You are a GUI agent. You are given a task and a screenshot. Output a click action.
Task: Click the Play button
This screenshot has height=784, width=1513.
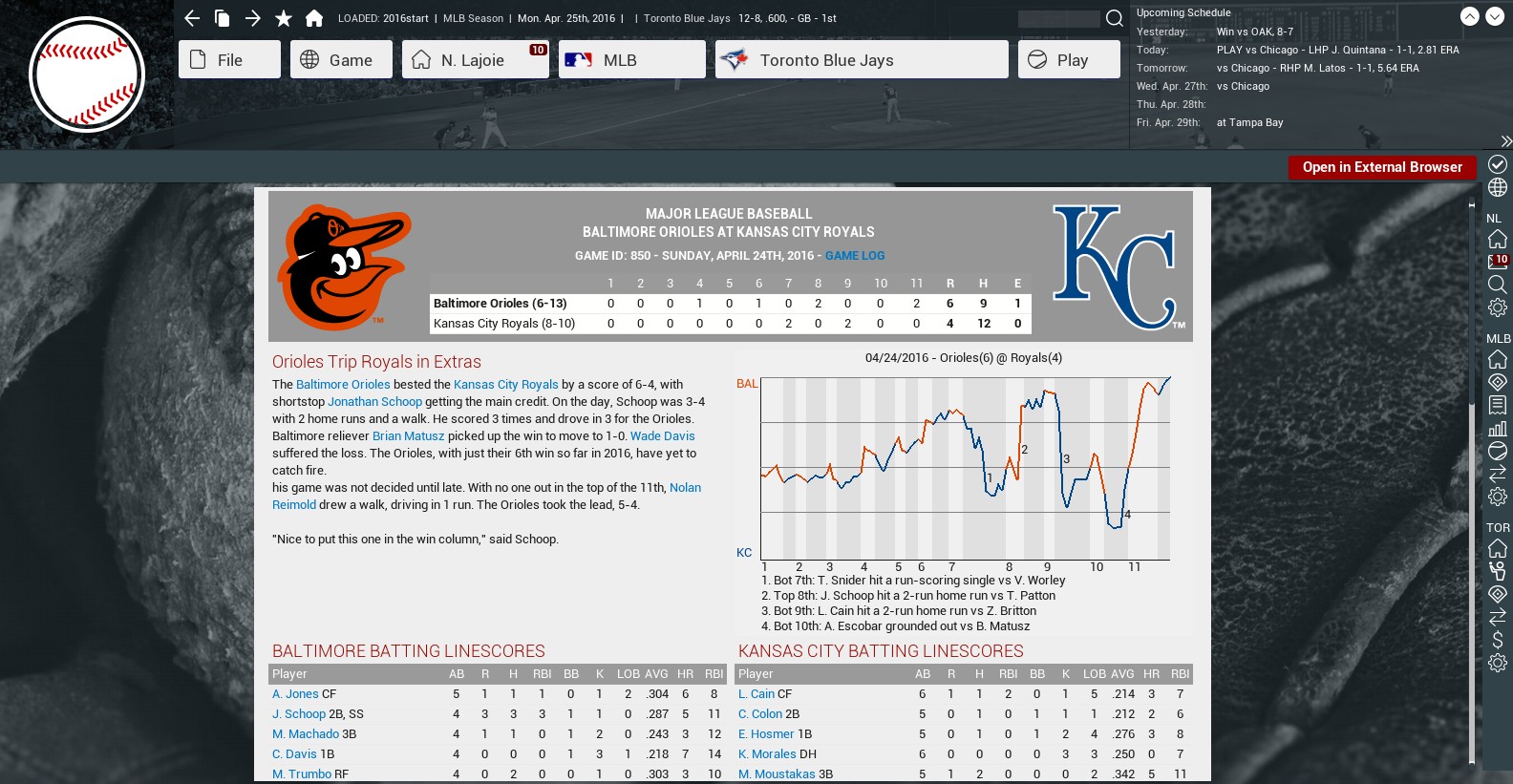tap(1068, 60)
